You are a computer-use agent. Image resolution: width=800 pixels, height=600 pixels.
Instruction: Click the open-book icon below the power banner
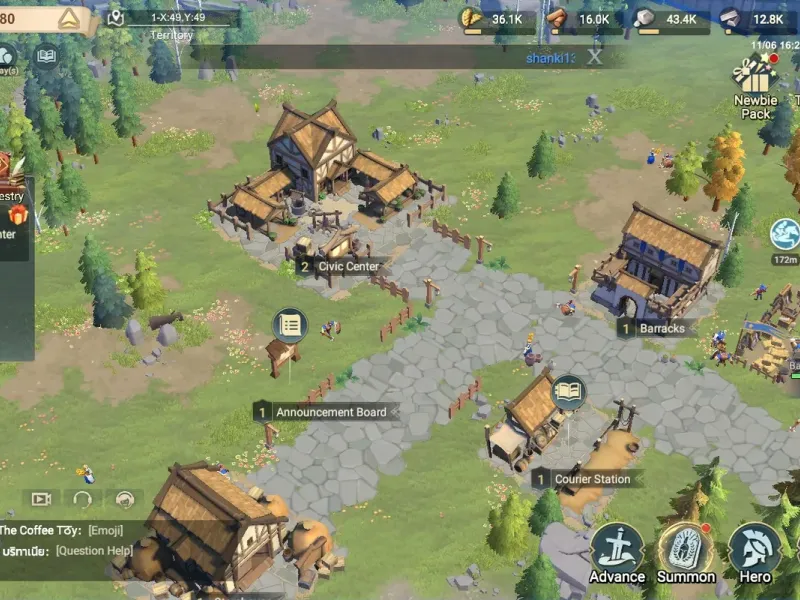pyautogui.click(x=46, y=56)
